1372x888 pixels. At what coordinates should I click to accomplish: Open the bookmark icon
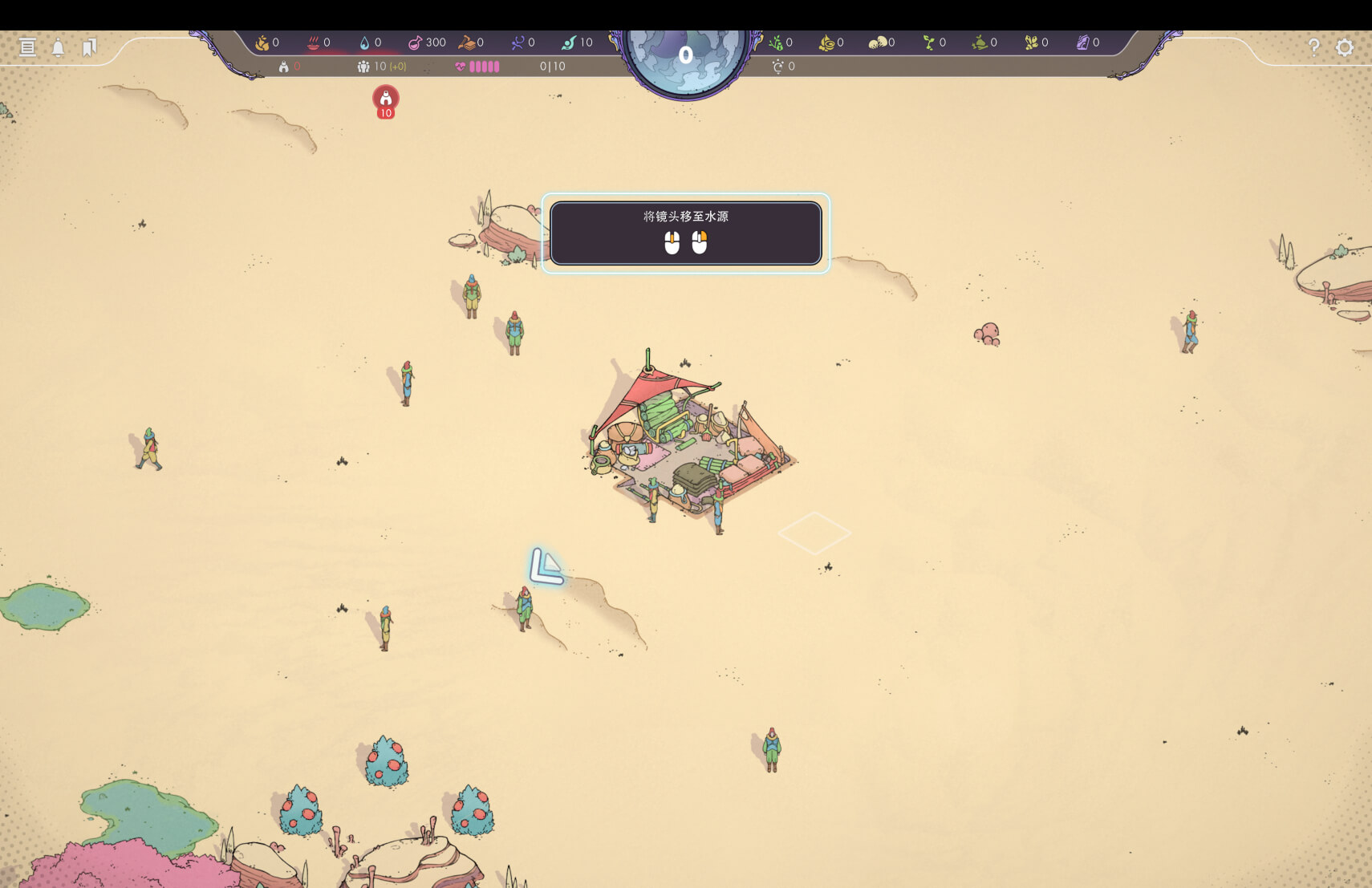[89, 47]
